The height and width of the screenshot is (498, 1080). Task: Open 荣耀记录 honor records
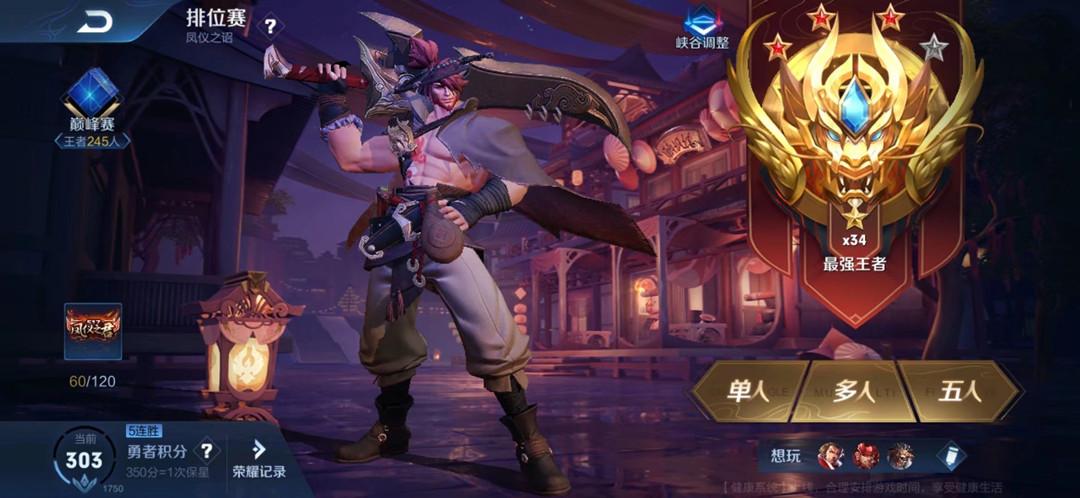click(259, 459)
